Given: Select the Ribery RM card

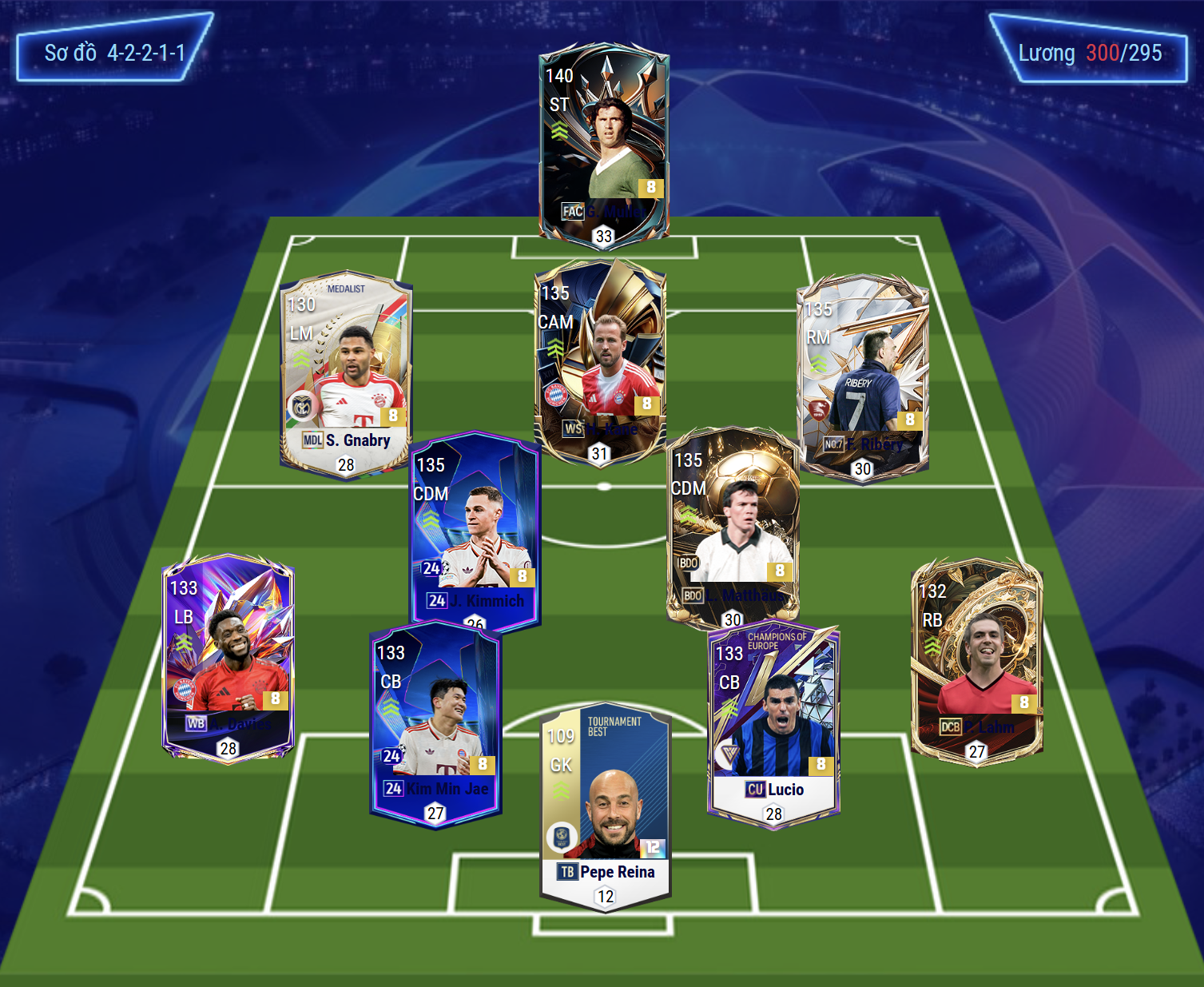Looking at the screenshot, I should click(x=863, y=376).
